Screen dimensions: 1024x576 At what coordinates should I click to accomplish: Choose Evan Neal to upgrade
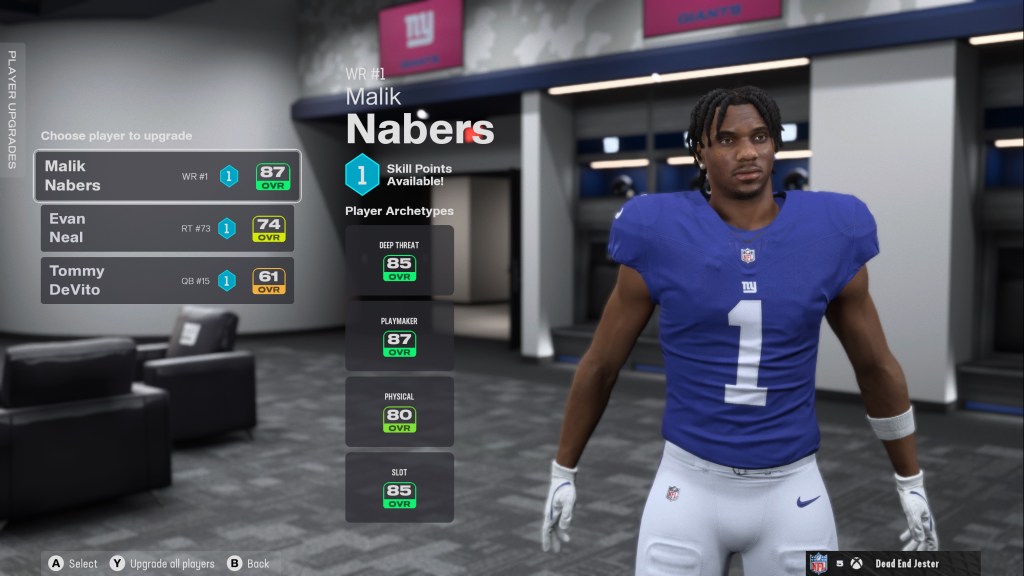tap(167, 228)
